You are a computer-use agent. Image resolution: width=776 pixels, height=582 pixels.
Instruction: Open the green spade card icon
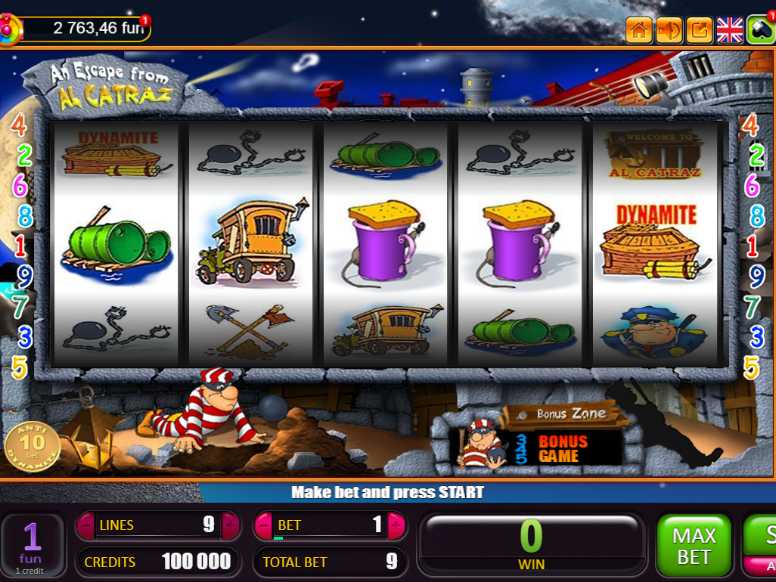point(761,30)
